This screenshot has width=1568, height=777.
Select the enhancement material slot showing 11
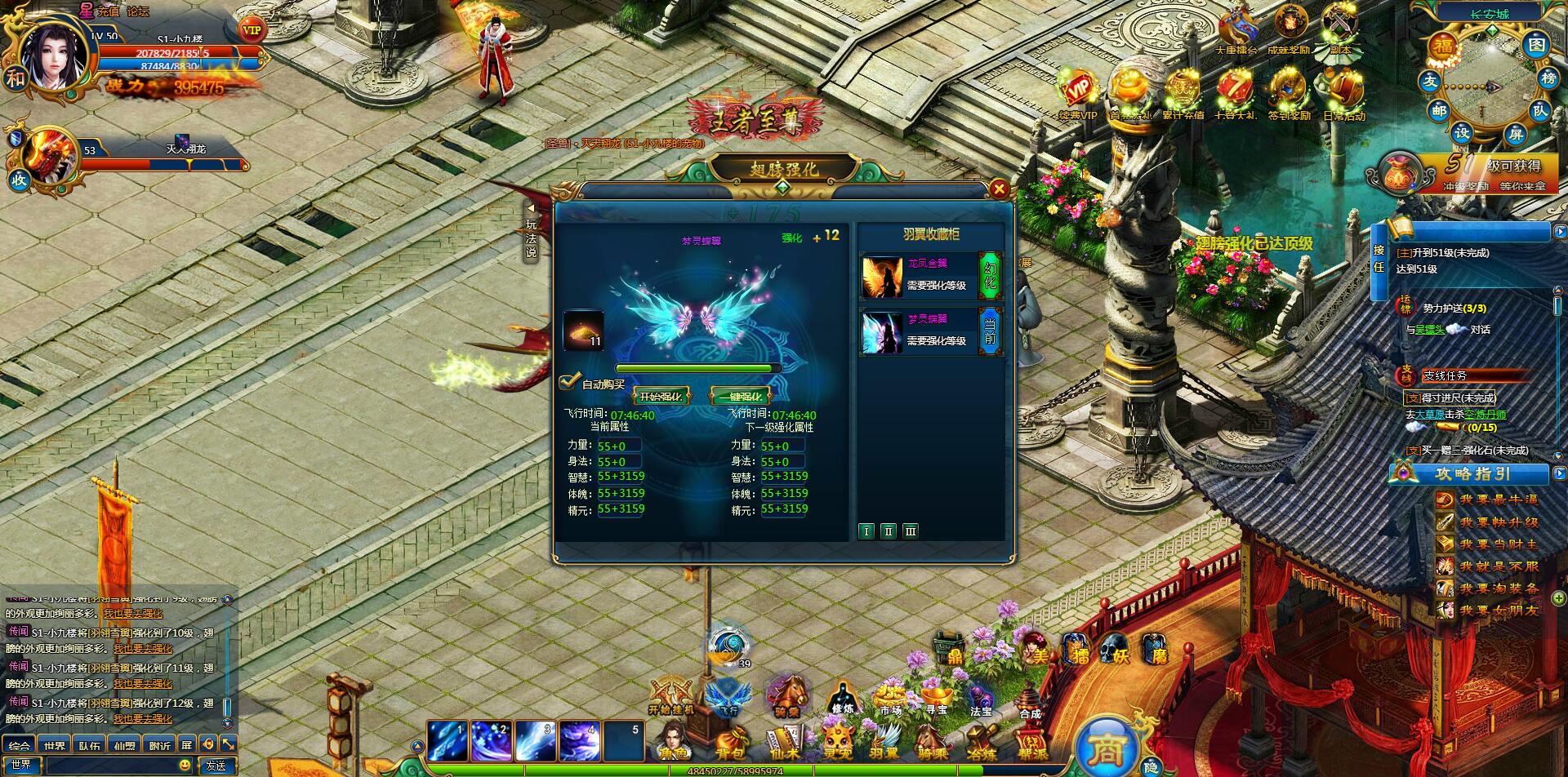coord(583,331)
